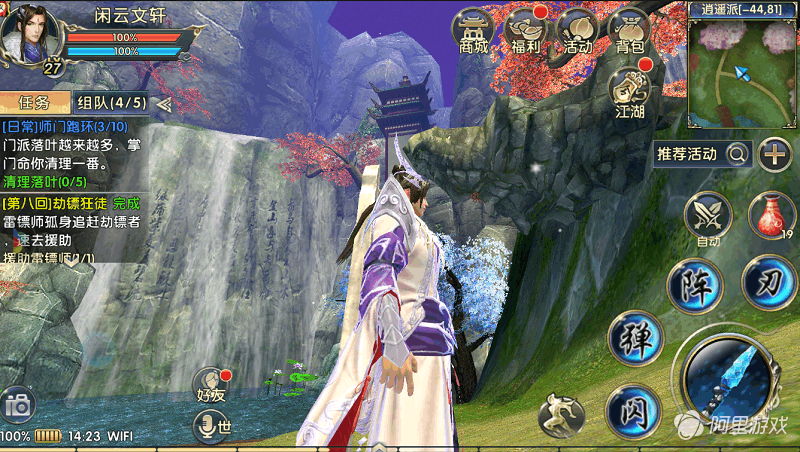Image resolution: width=800 pixels, height=452 pixels.
Task: Tap the main ice blade attack button
Action: pos(728,379)
